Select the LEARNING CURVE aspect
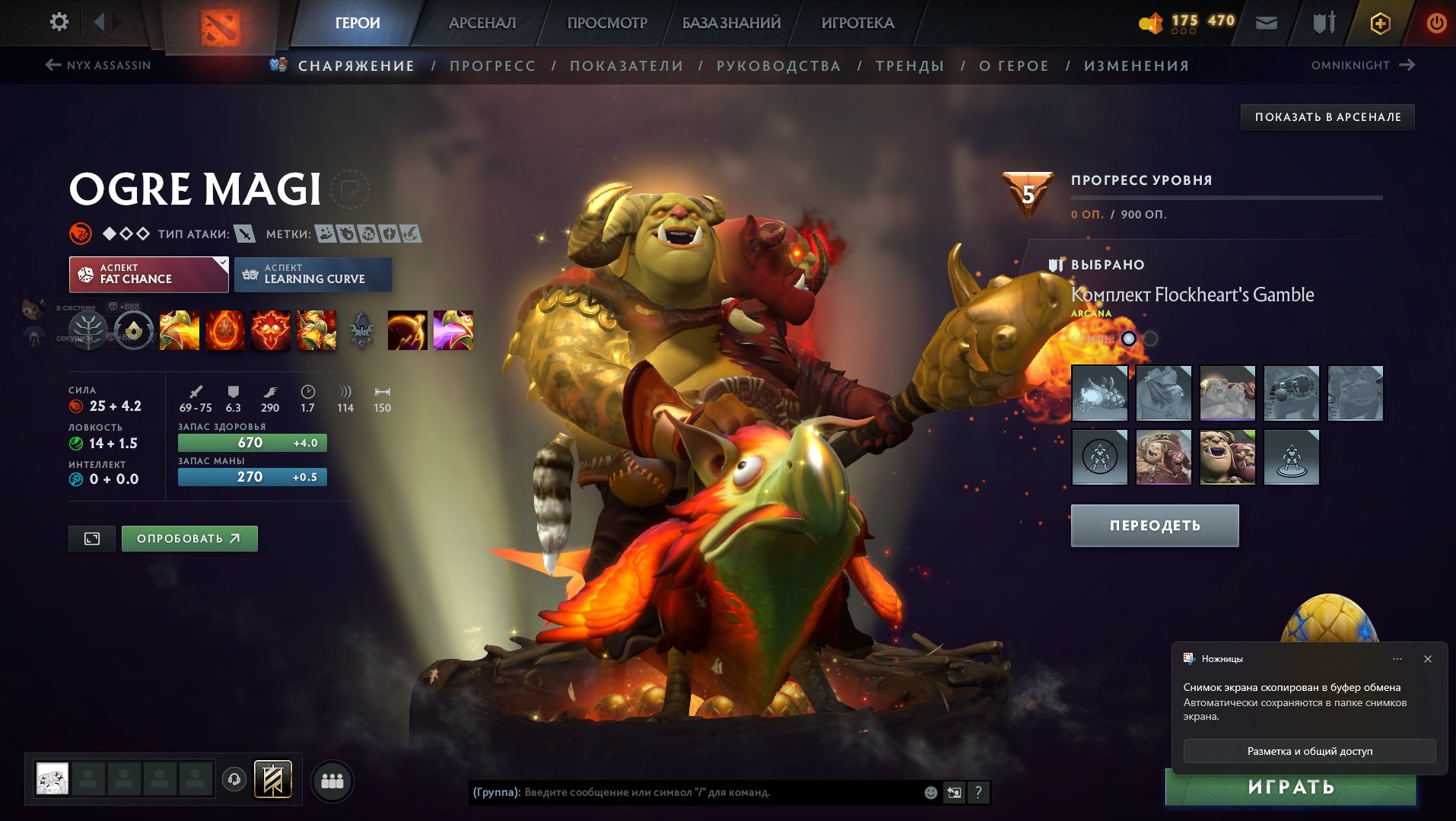Viewport: 1456px width, 821px height. (x=313, y=275)
